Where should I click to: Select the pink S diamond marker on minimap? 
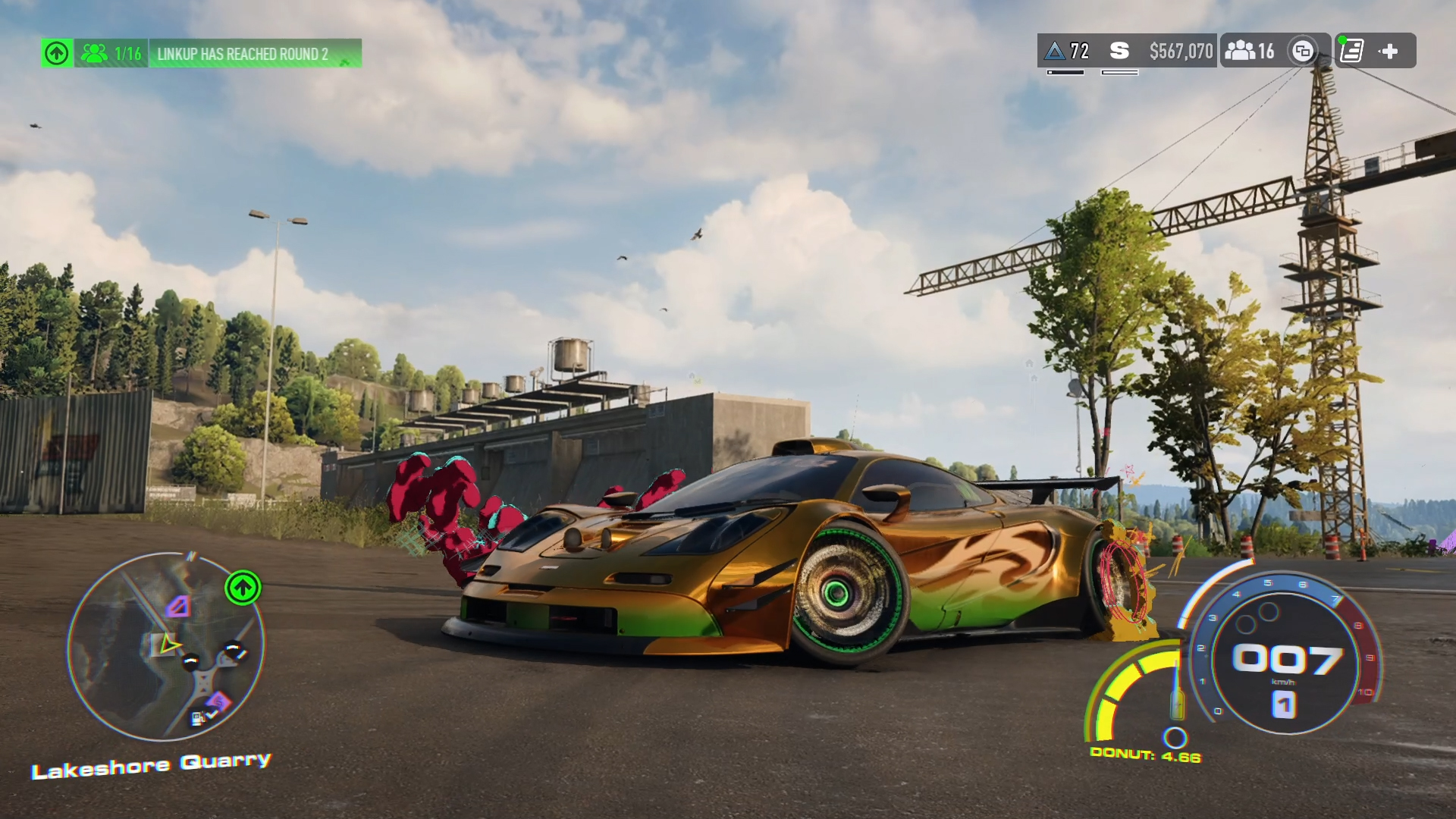(218, 701)
